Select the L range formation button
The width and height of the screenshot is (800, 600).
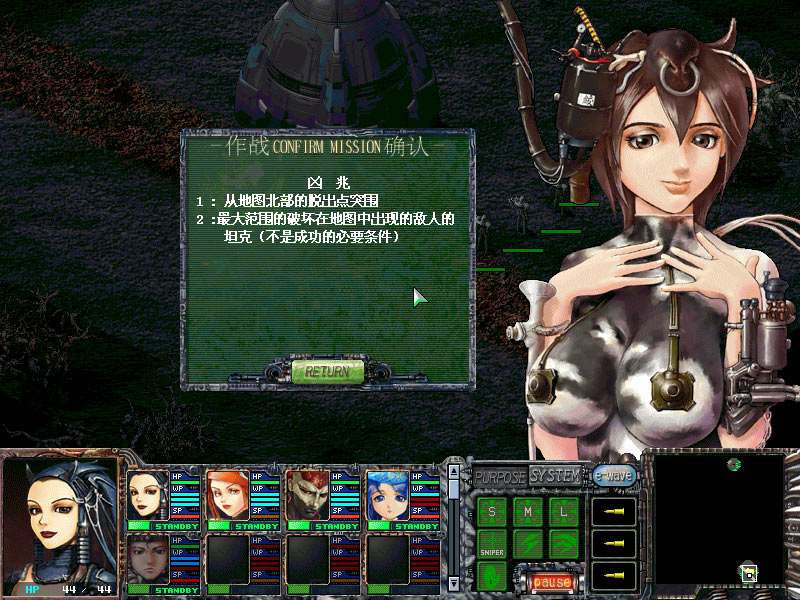pos(564,512)
